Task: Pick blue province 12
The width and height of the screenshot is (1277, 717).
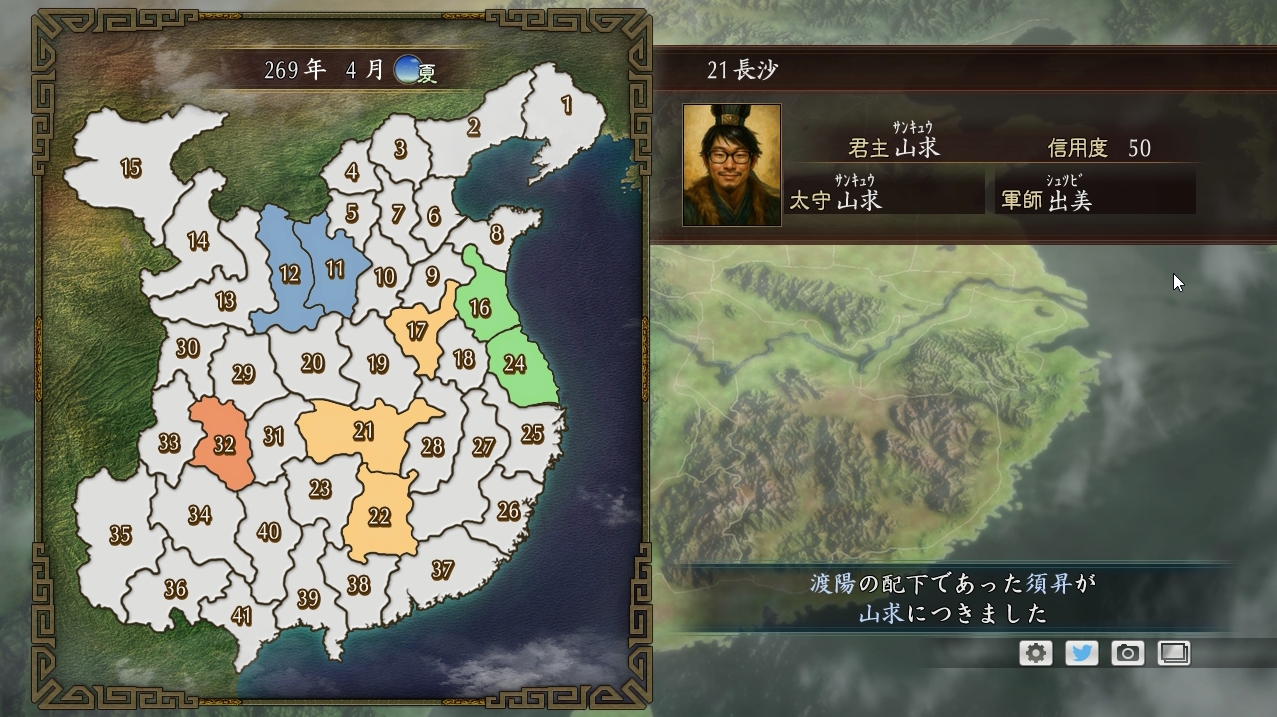Action: coord(289,273)
